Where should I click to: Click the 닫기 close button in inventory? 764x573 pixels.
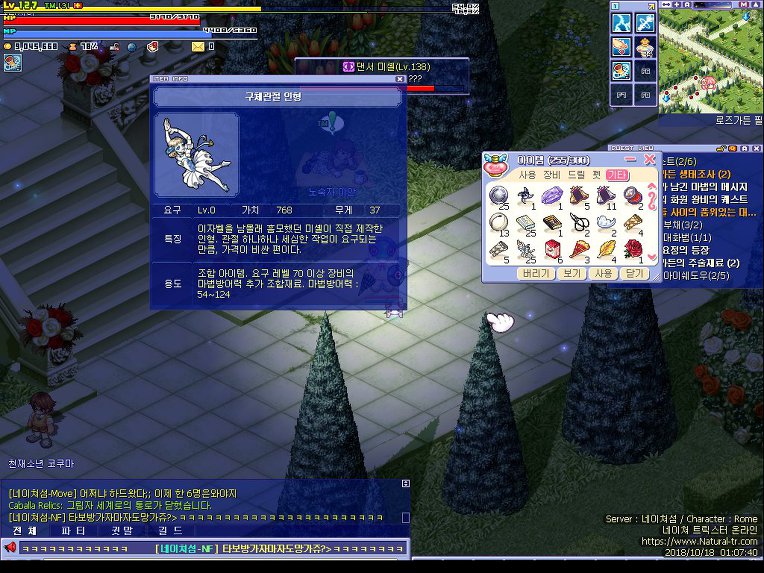coord(635,272)
